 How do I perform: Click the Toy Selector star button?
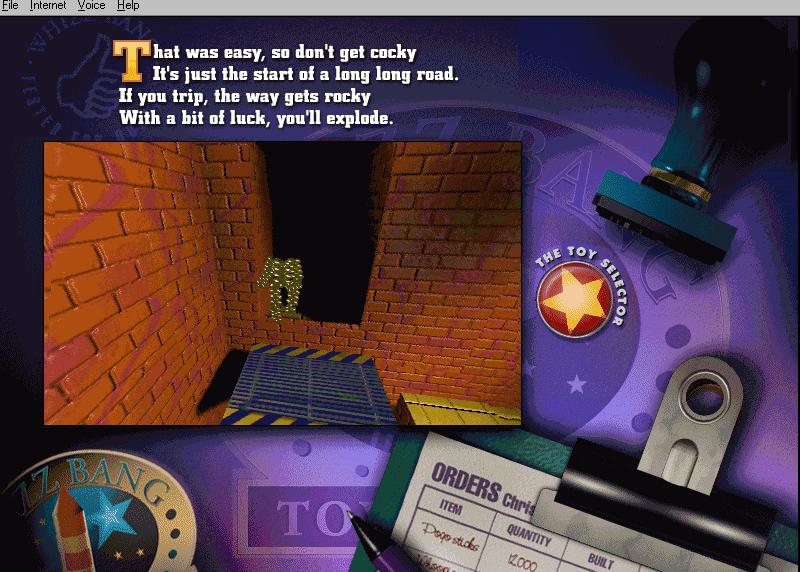click(x=571, y=302)
